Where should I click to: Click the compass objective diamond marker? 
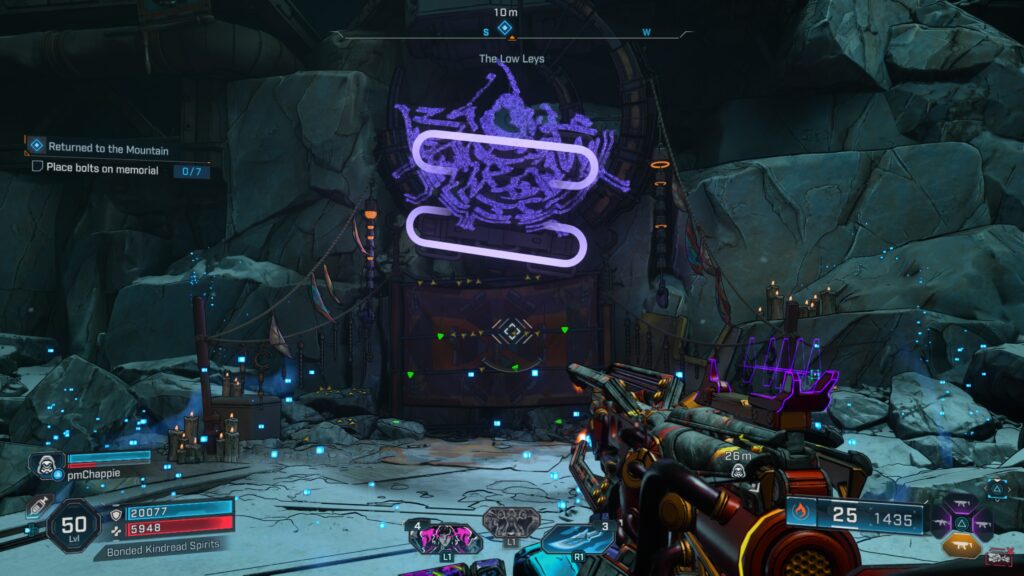pos(505,28)
